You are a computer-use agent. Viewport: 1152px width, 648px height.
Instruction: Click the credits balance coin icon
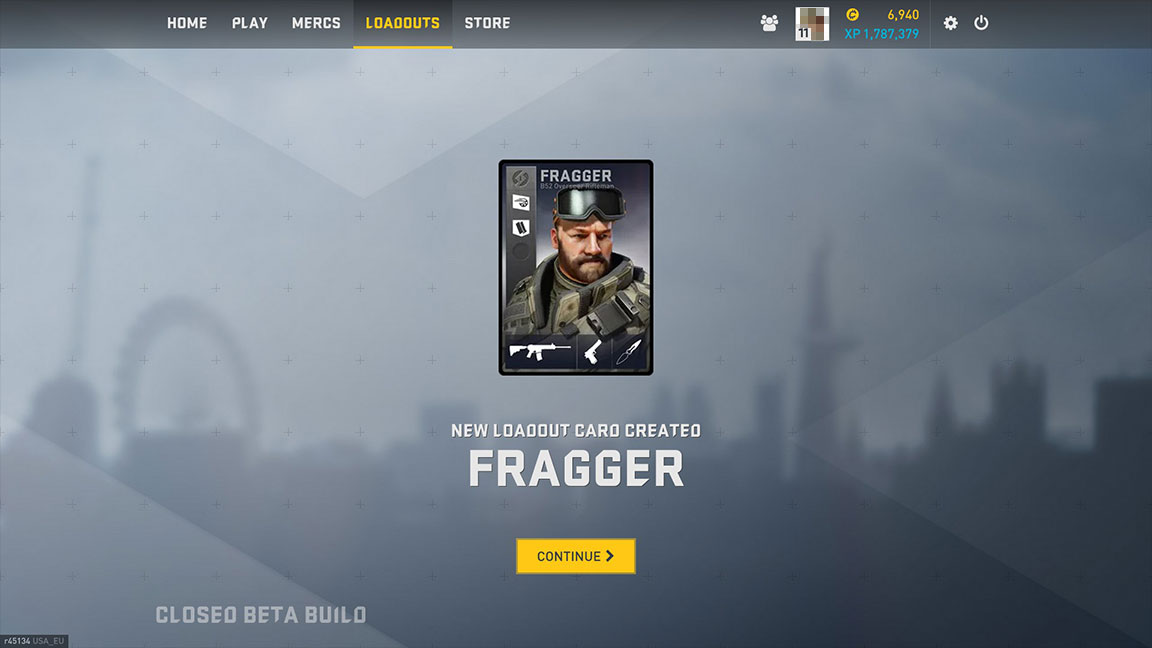[x=852, y=15]
